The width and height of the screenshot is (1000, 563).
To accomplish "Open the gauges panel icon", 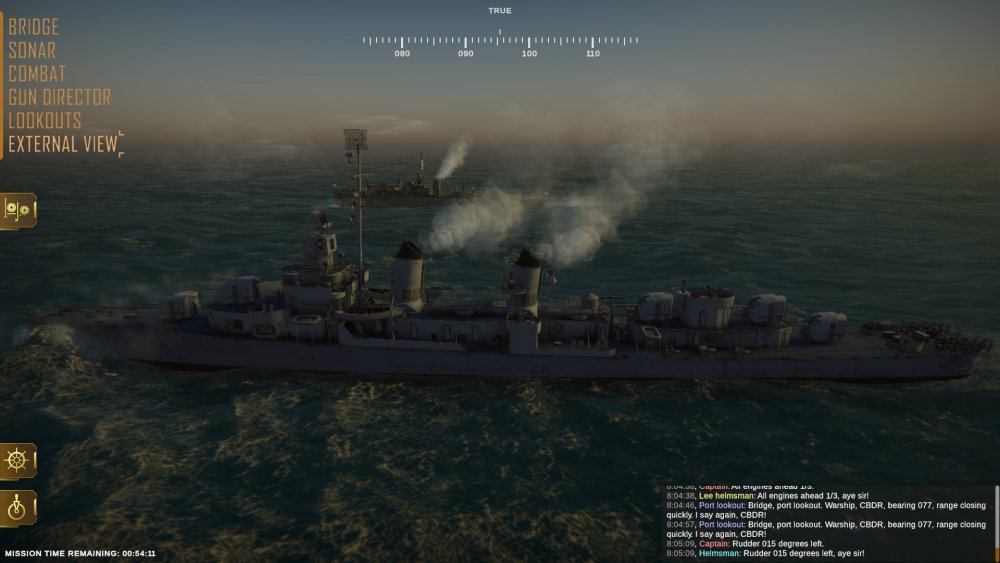I will click(x=19, y=210).
